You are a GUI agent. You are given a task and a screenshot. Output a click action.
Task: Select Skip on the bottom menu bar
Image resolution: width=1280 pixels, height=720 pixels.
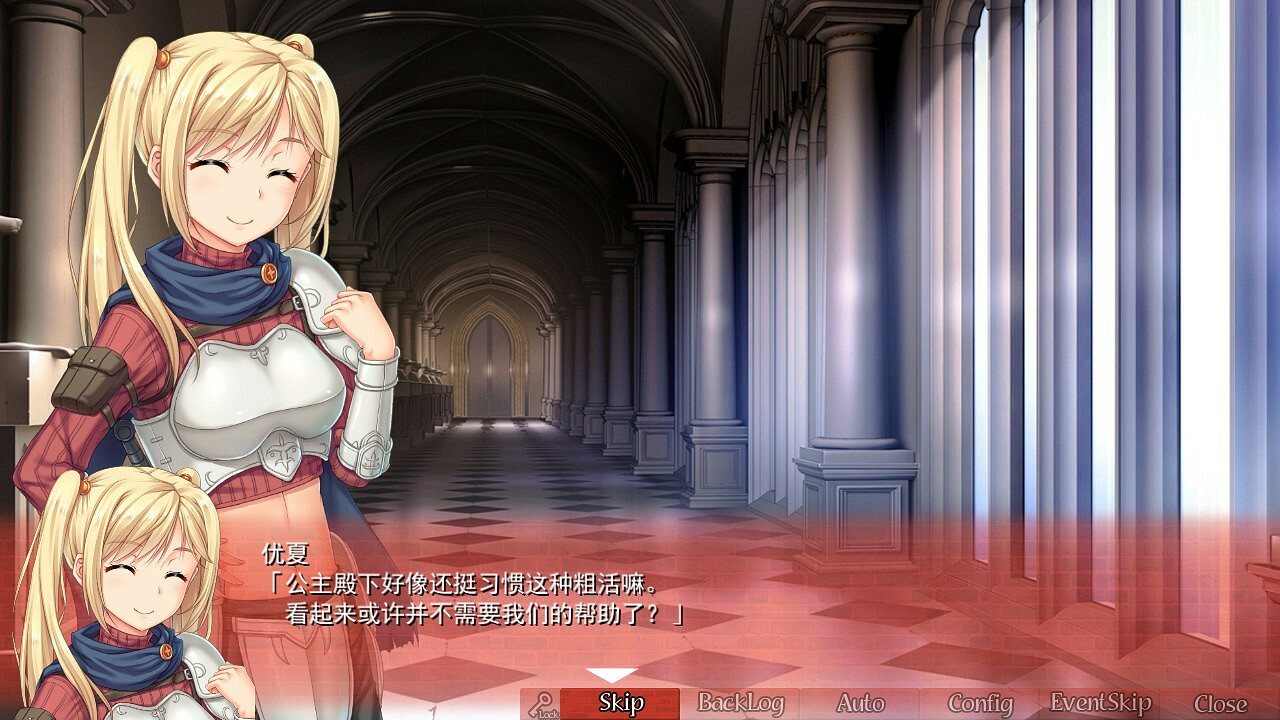pos(620,702)
